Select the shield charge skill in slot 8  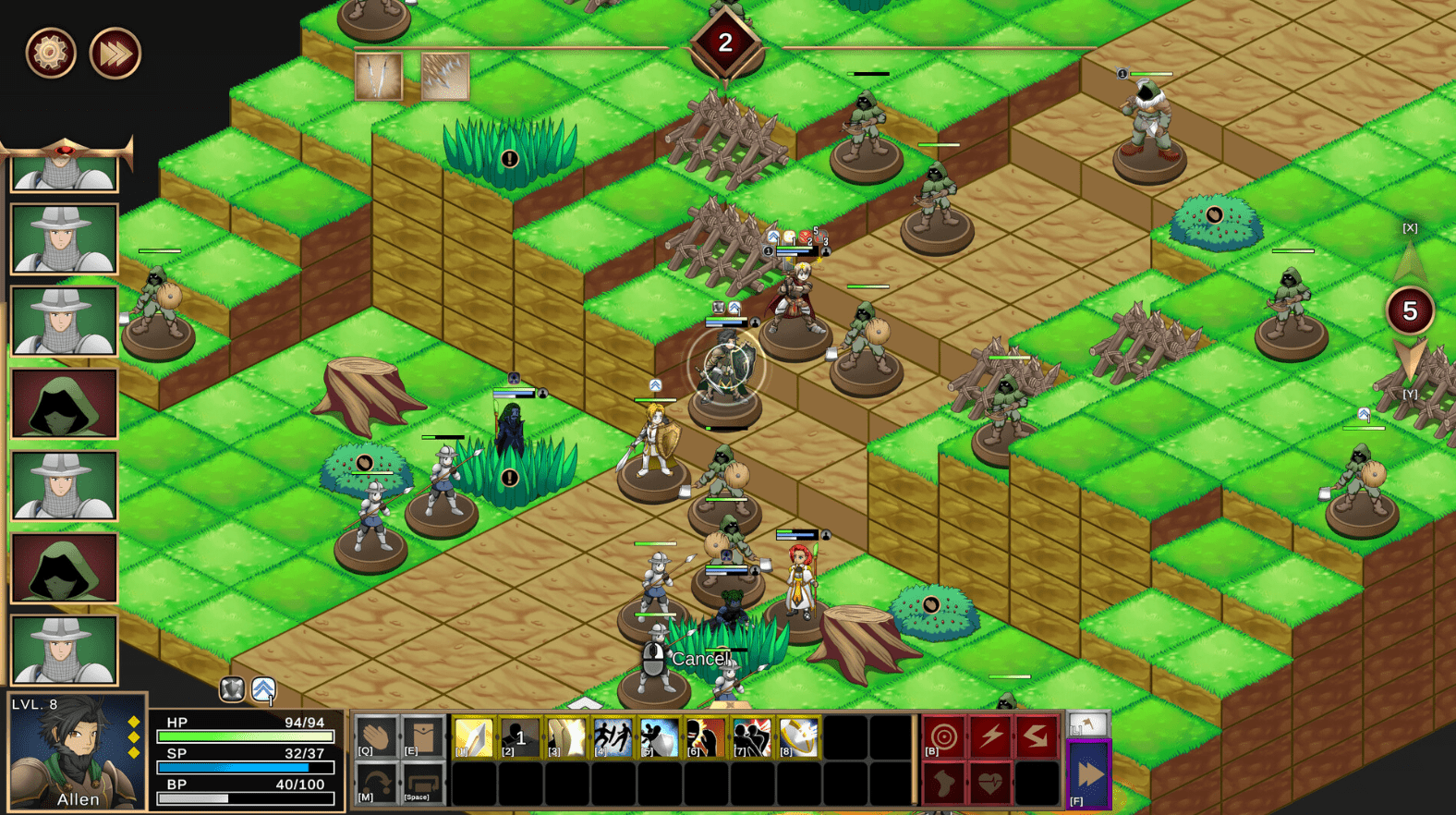point(796,738)
